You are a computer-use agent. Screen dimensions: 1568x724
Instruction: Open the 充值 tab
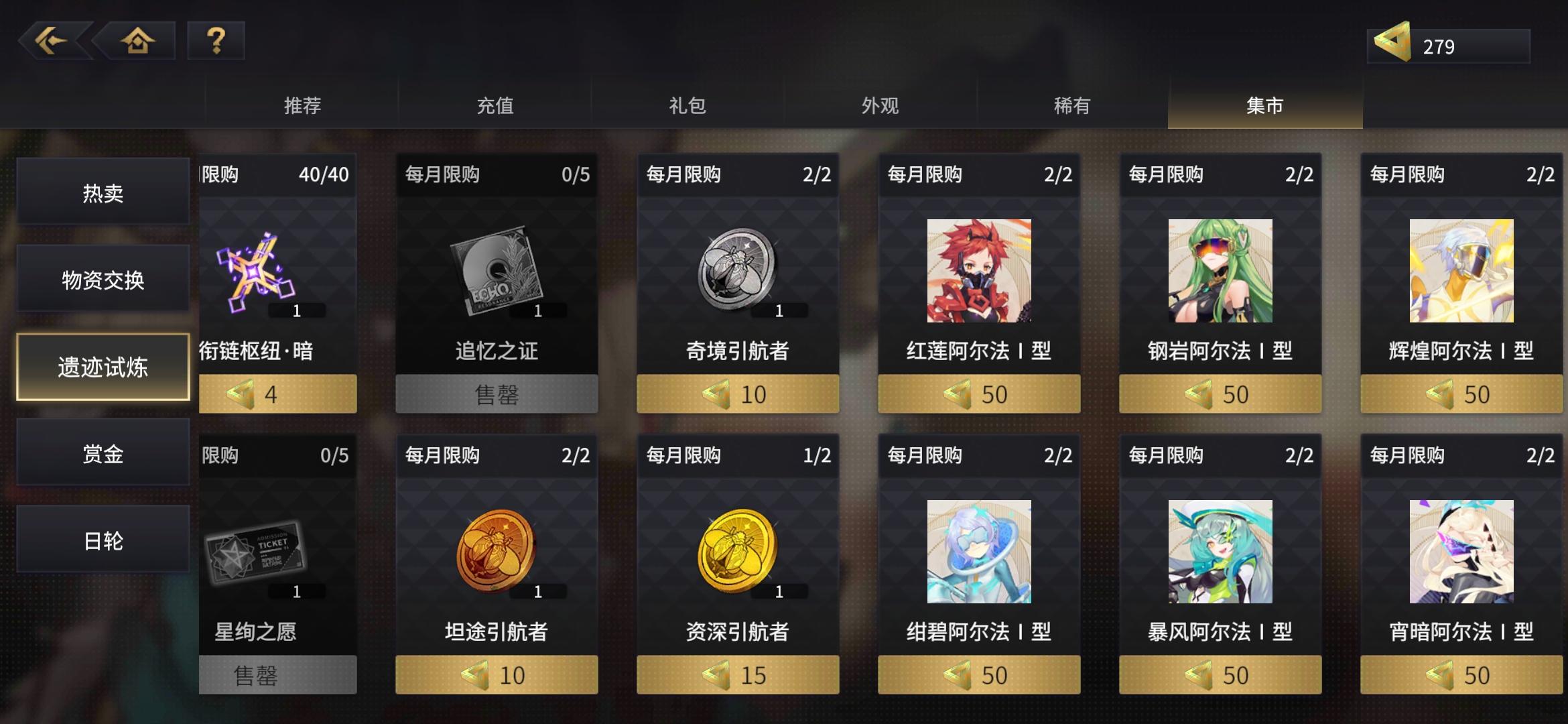pyautogui.click(x=495, y=105)
